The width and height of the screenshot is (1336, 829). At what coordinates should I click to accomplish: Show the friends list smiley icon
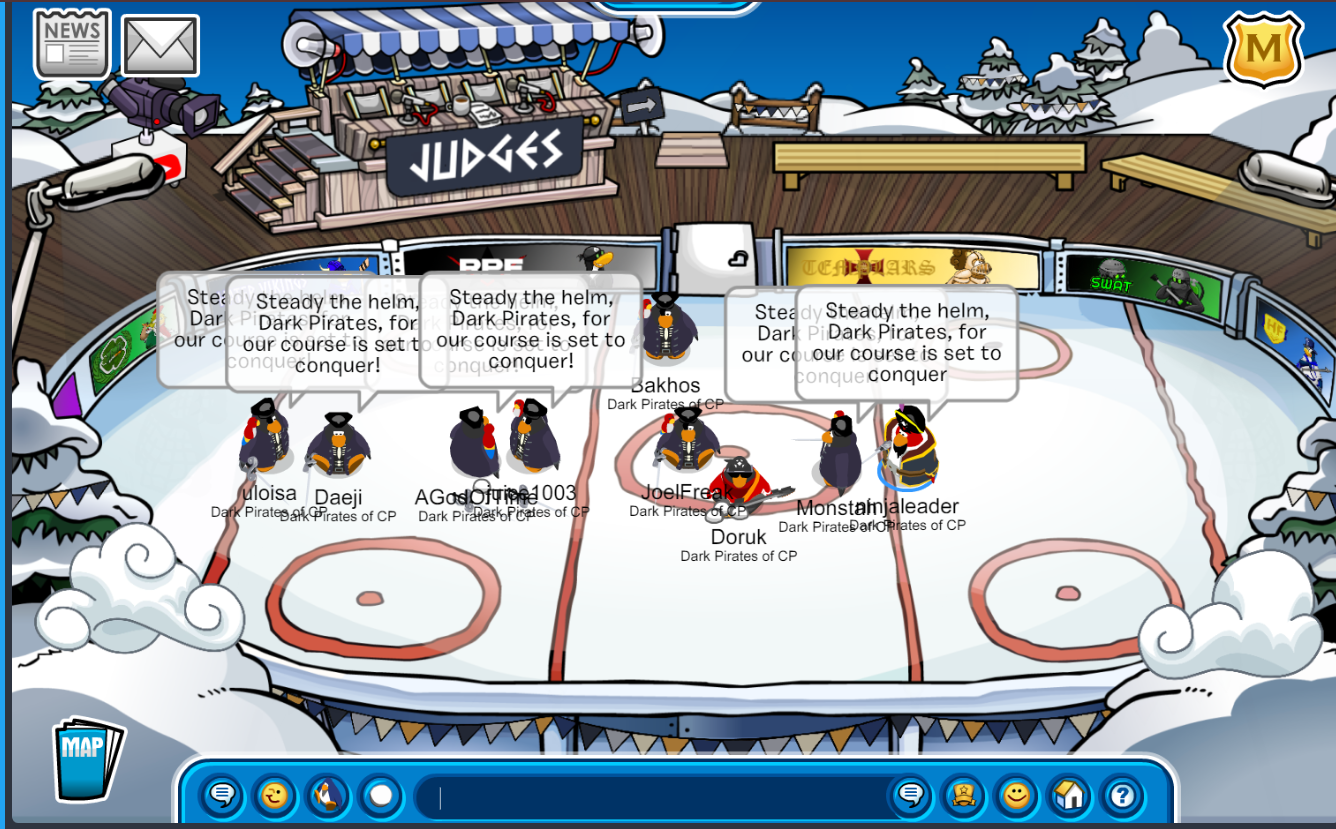[x=1016, y=796]
